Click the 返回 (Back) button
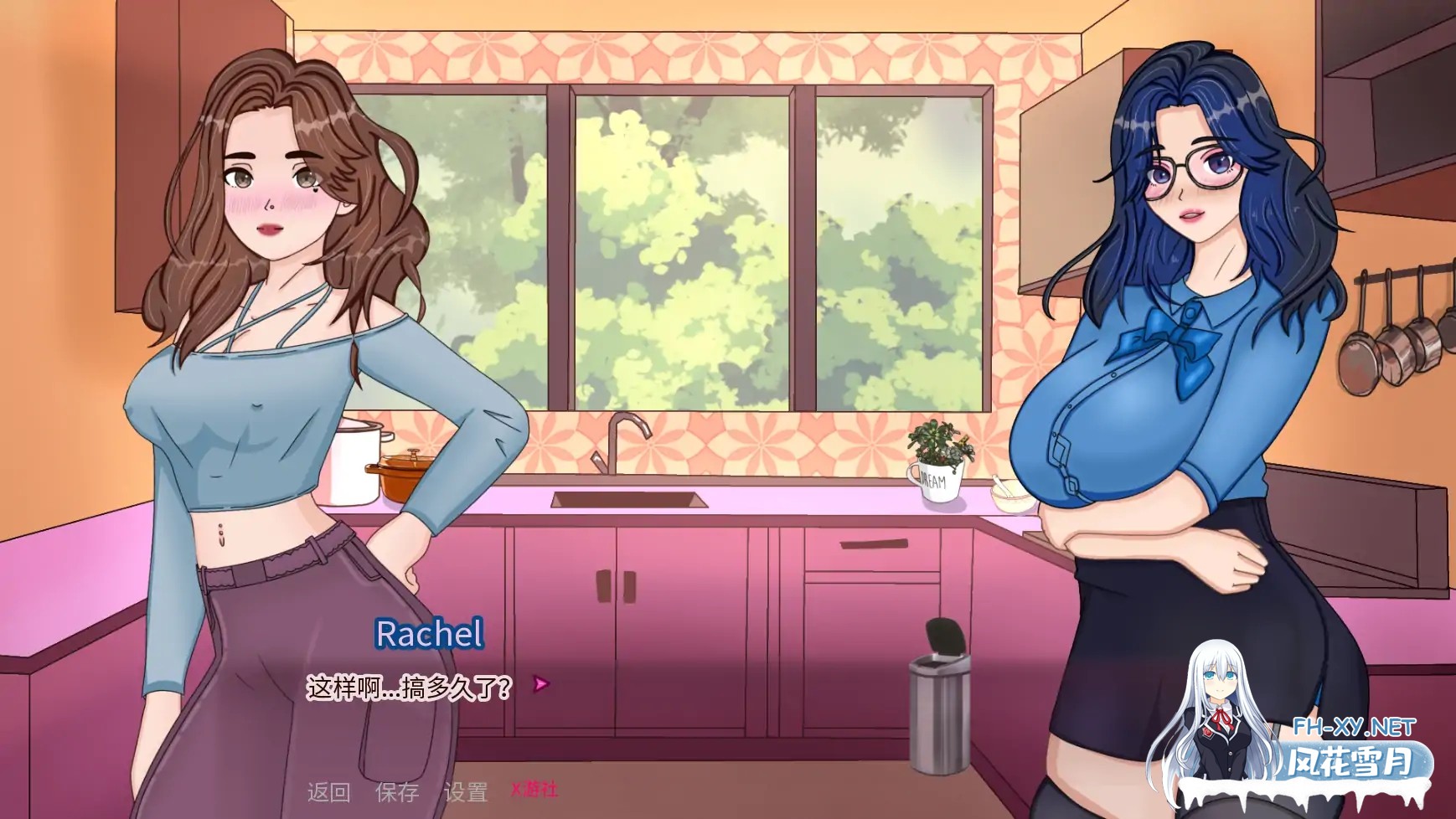Image resolution: width=1456 pixels, height=819 pixels. pyautogui.click(x=328, y=791)
